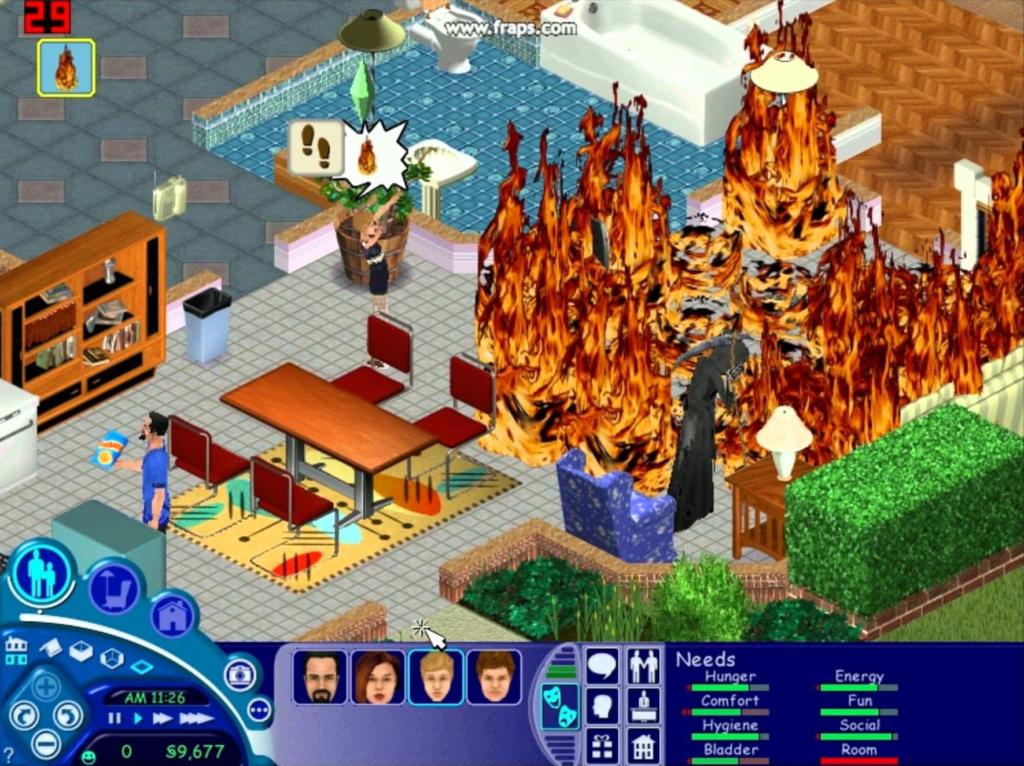1024x766 pixels.
Task: Switch to Live mode
Action: tap(42, 575)
